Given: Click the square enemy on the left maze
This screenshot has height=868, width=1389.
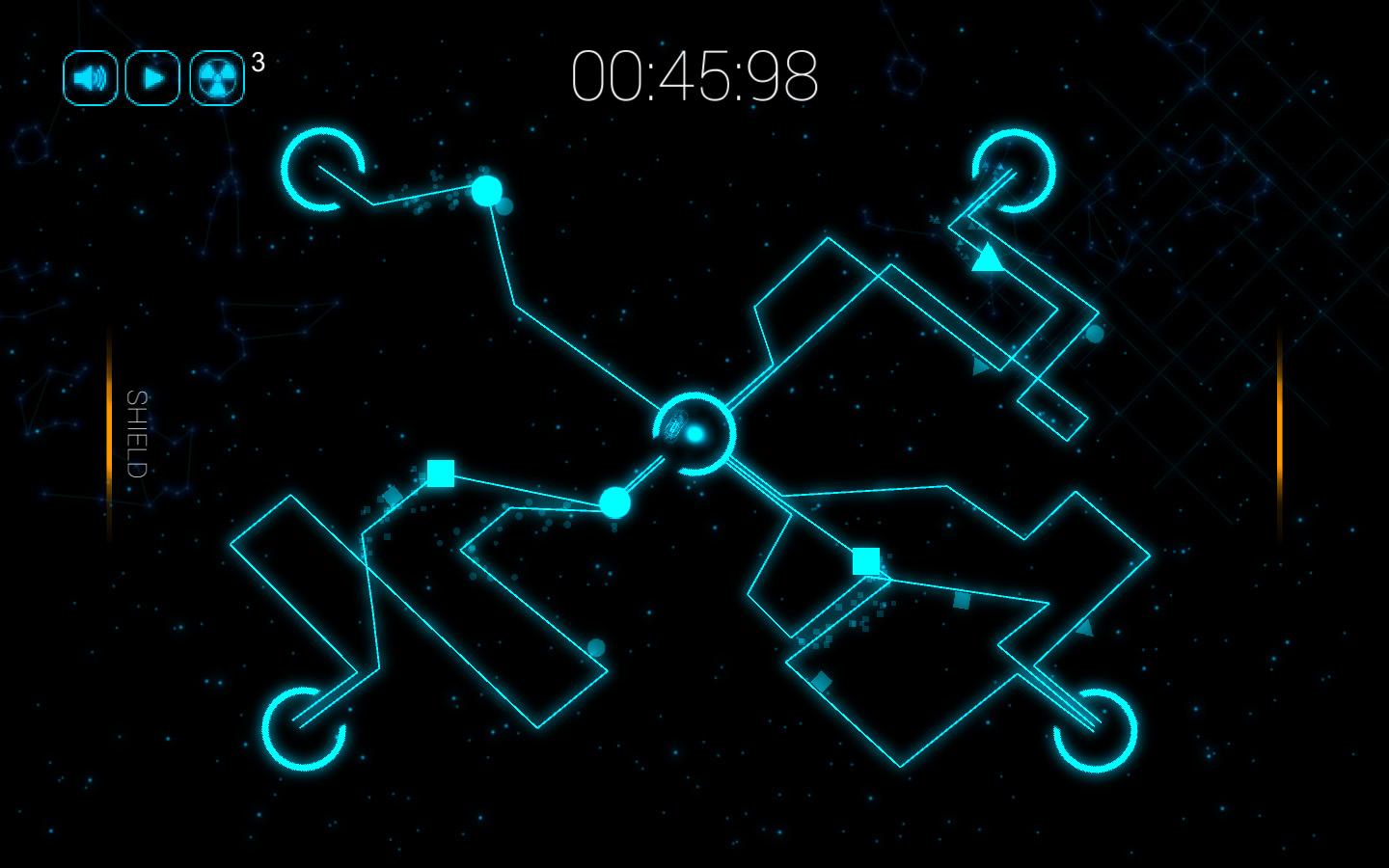Looking at the screenshot, I should (x=439, y=474).
